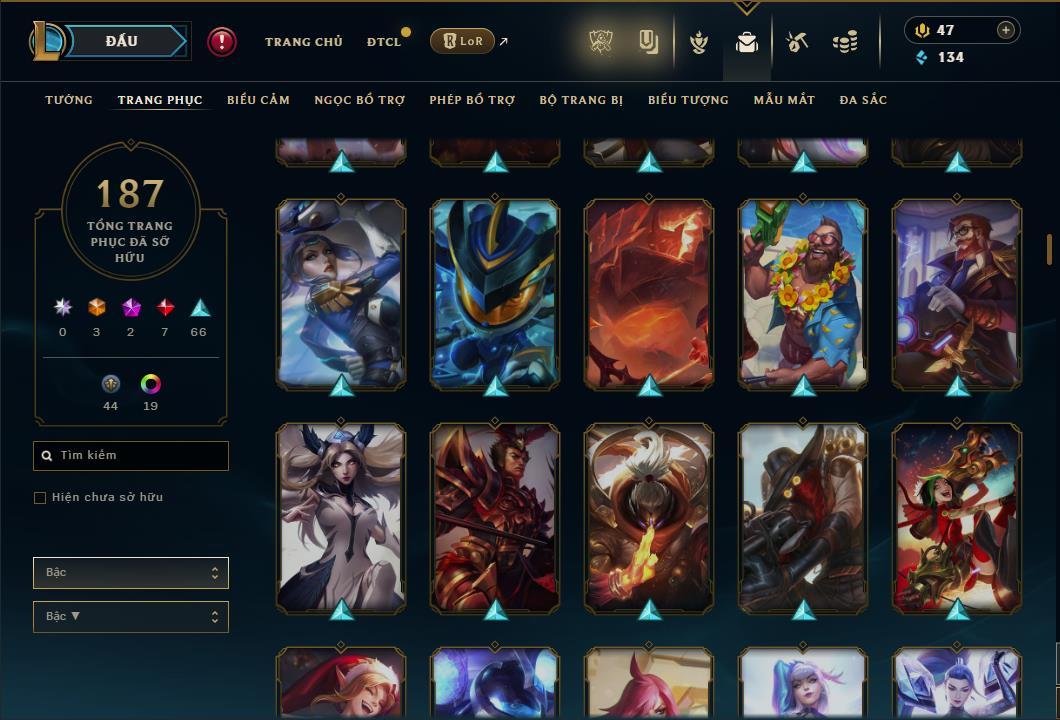This screenshot has width=1060, height=720.
Task: Show the BỘ TRANG BỊ tab
Action: click(x=581, y=100)
